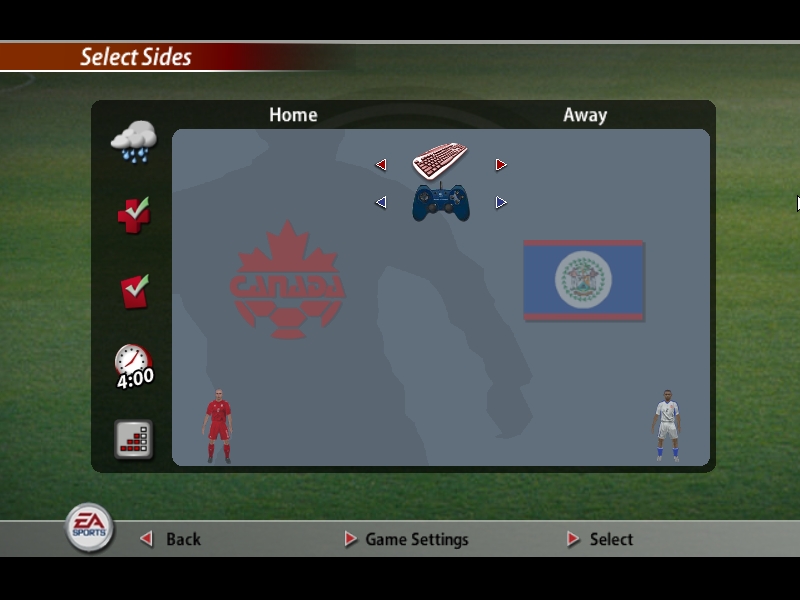800x600 pixels.
Task: Move the gamepad to the home side
Action: (x=381, y=203)
